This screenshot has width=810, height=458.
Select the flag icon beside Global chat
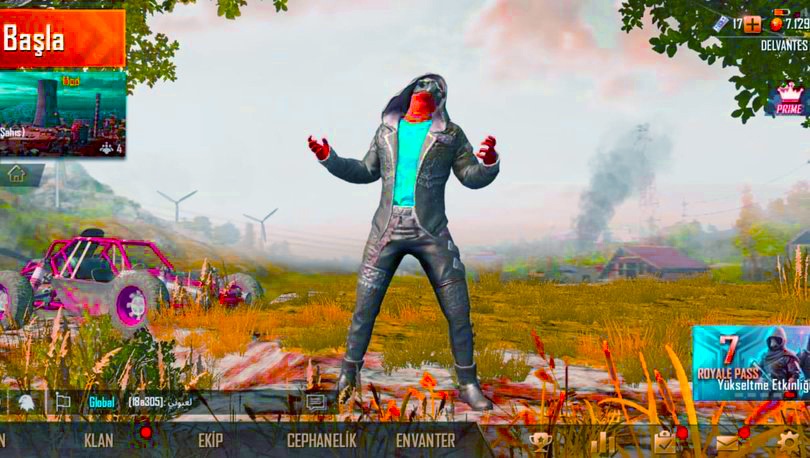62,402
